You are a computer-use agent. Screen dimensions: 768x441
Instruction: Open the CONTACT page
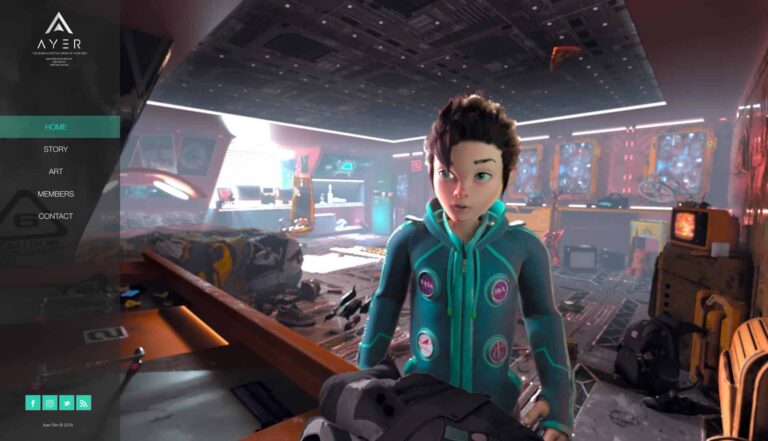point(56,216)
